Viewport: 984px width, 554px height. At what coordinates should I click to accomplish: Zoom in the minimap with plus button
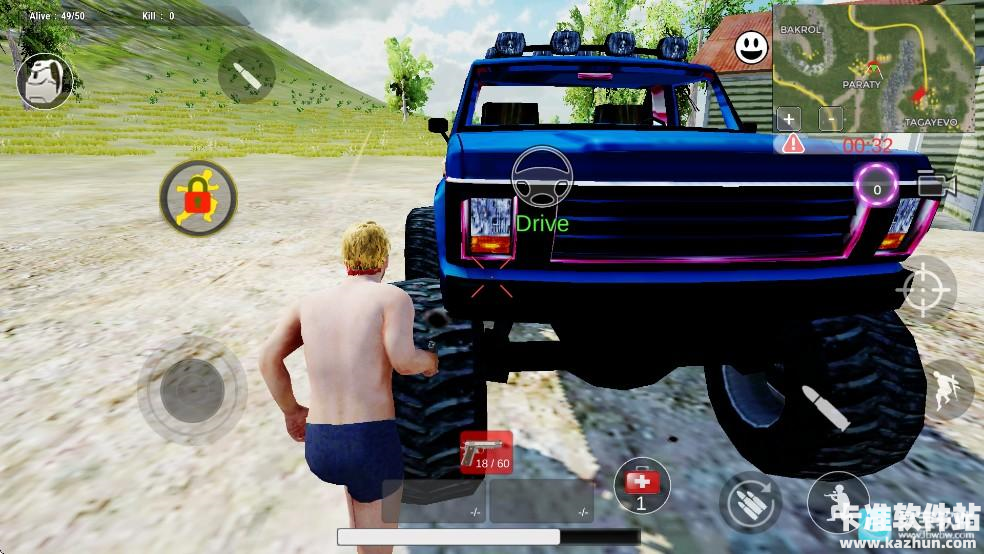pos(789,119)
